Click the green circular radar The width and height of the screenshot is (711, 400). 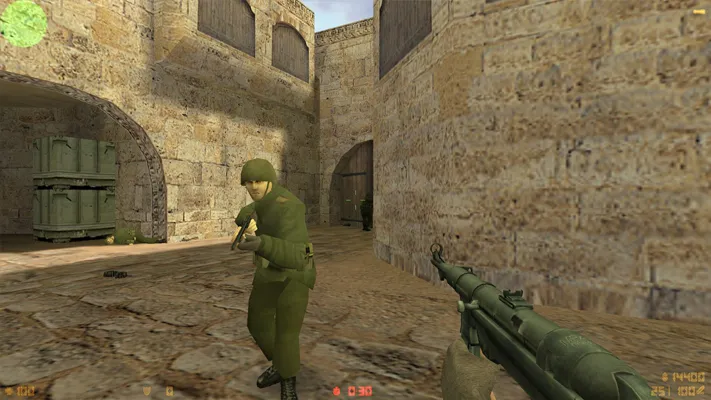22,22
